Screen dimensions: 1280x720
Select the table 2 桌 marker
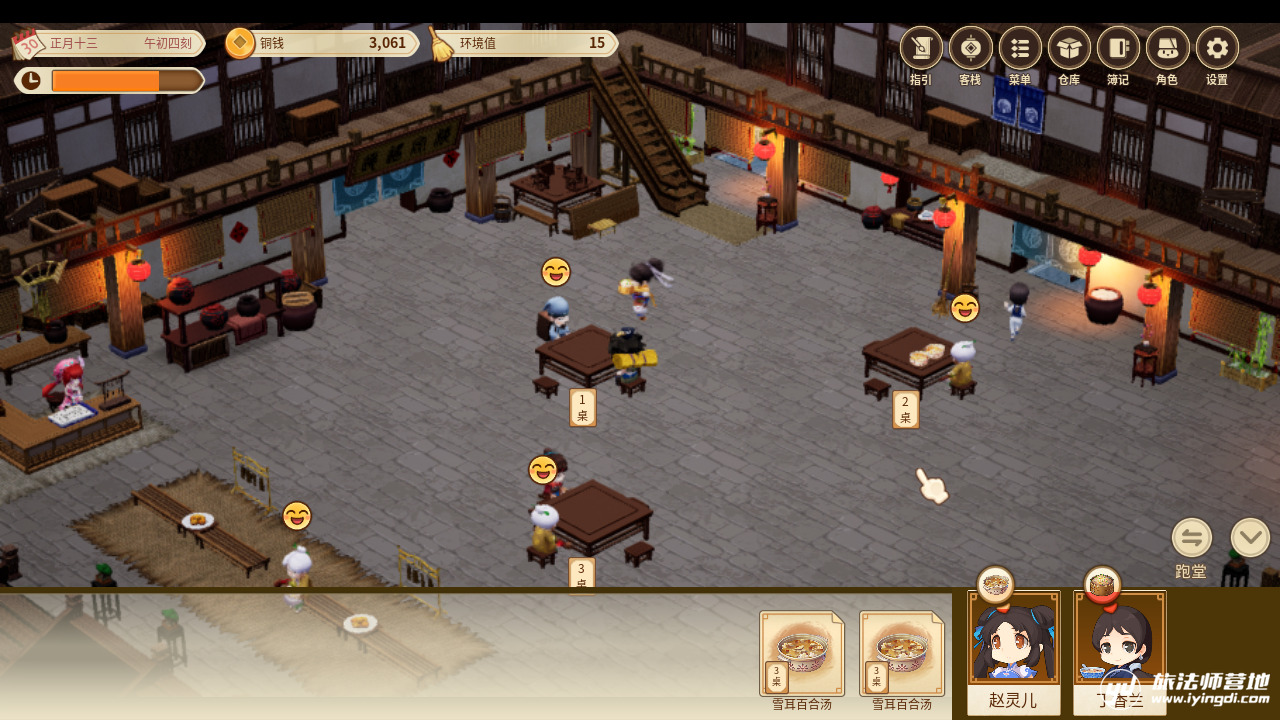coord(905,410)
